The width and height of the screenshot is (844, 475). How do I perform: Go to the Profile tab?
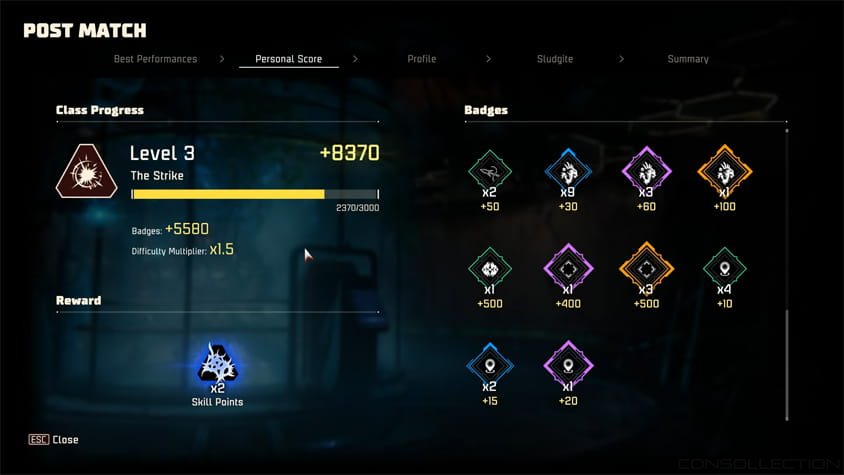pos(421,59)
